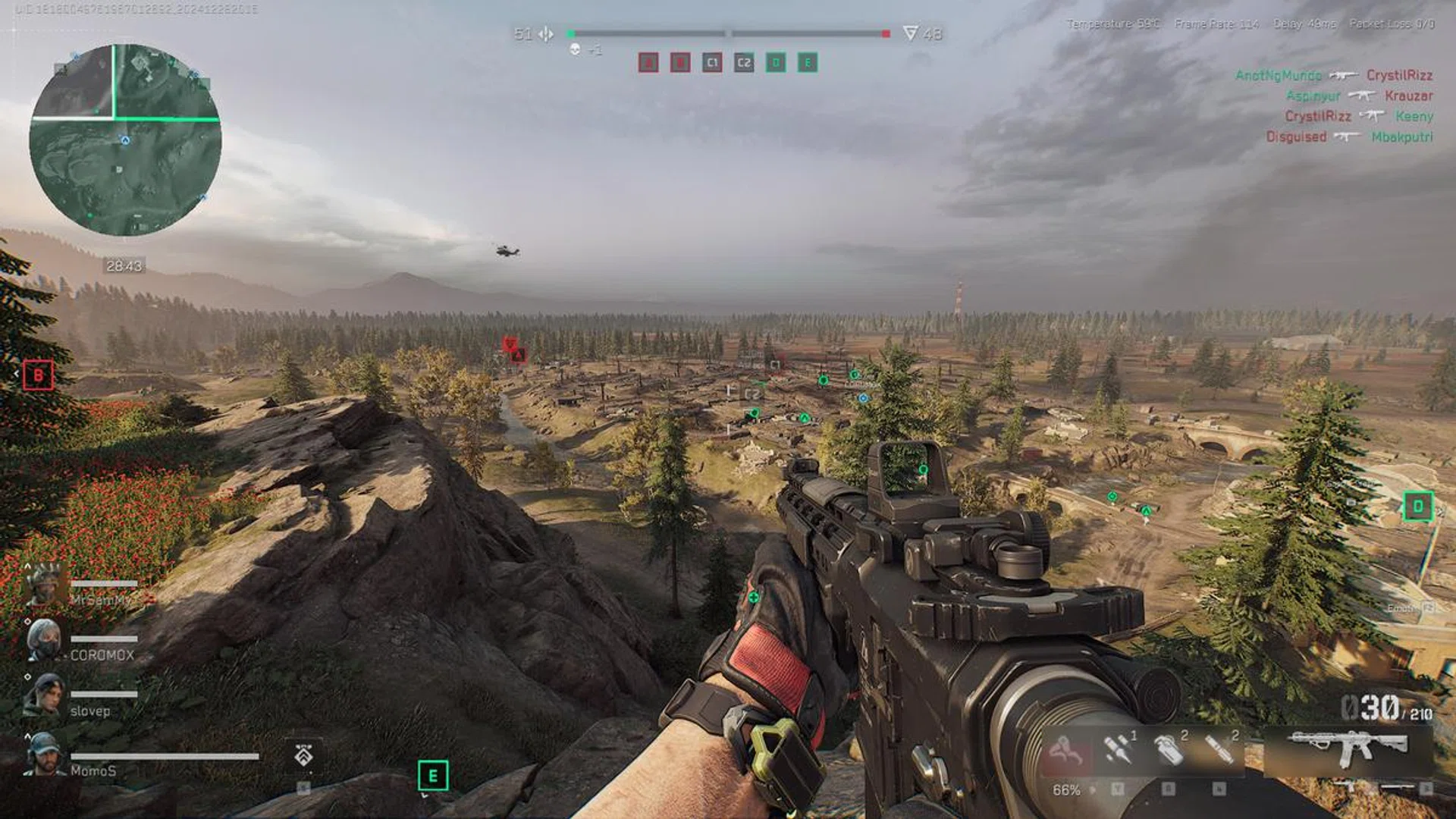Click the skull elimination icon below ticket bar
Screen dimensions: 1456x819
[x=576, y=49]
